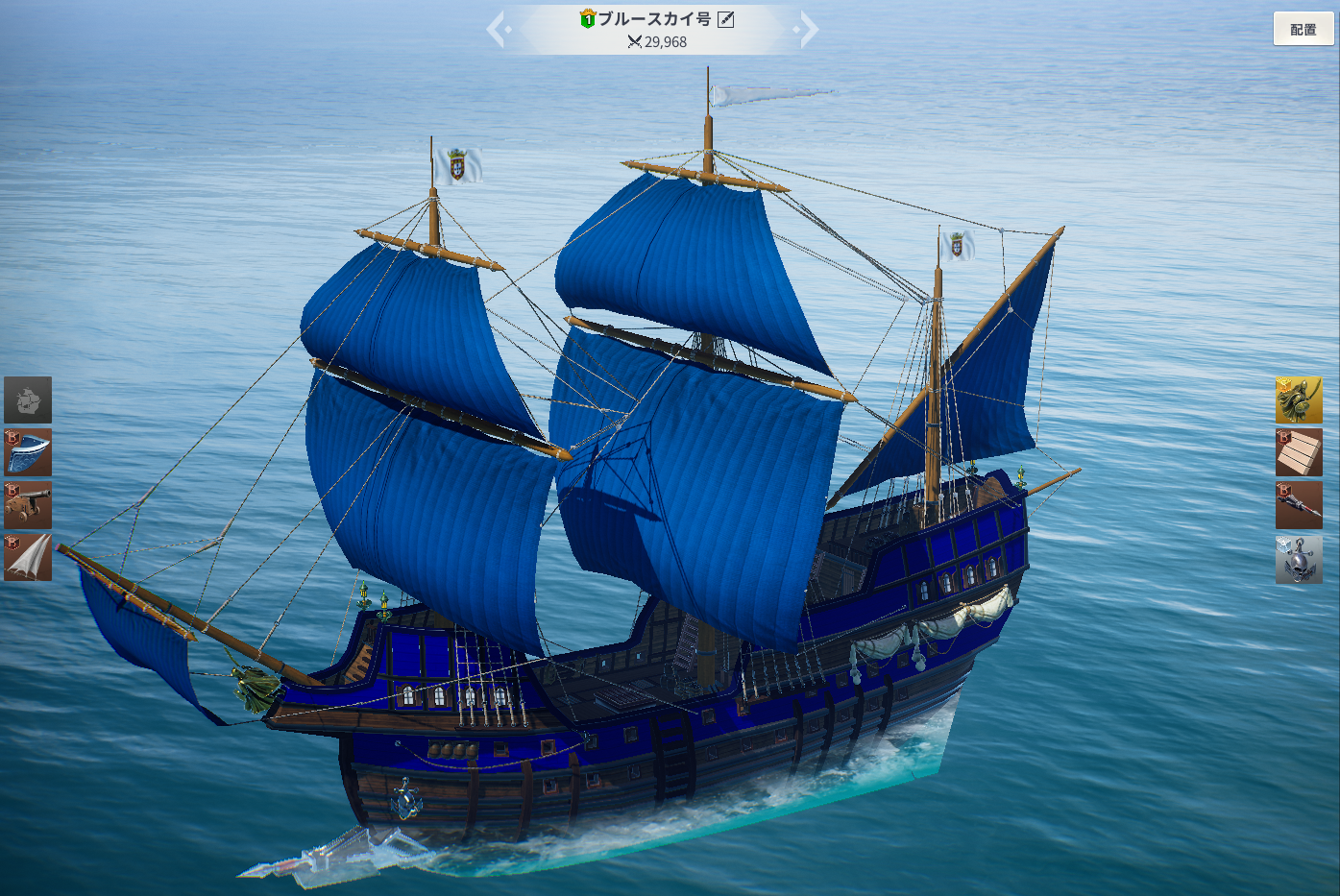The height and width of the screenshot is (896, 1340).
Task: Select the wooden planks equipment slot
Action: pyautogui.click(x=1299, y=452)
